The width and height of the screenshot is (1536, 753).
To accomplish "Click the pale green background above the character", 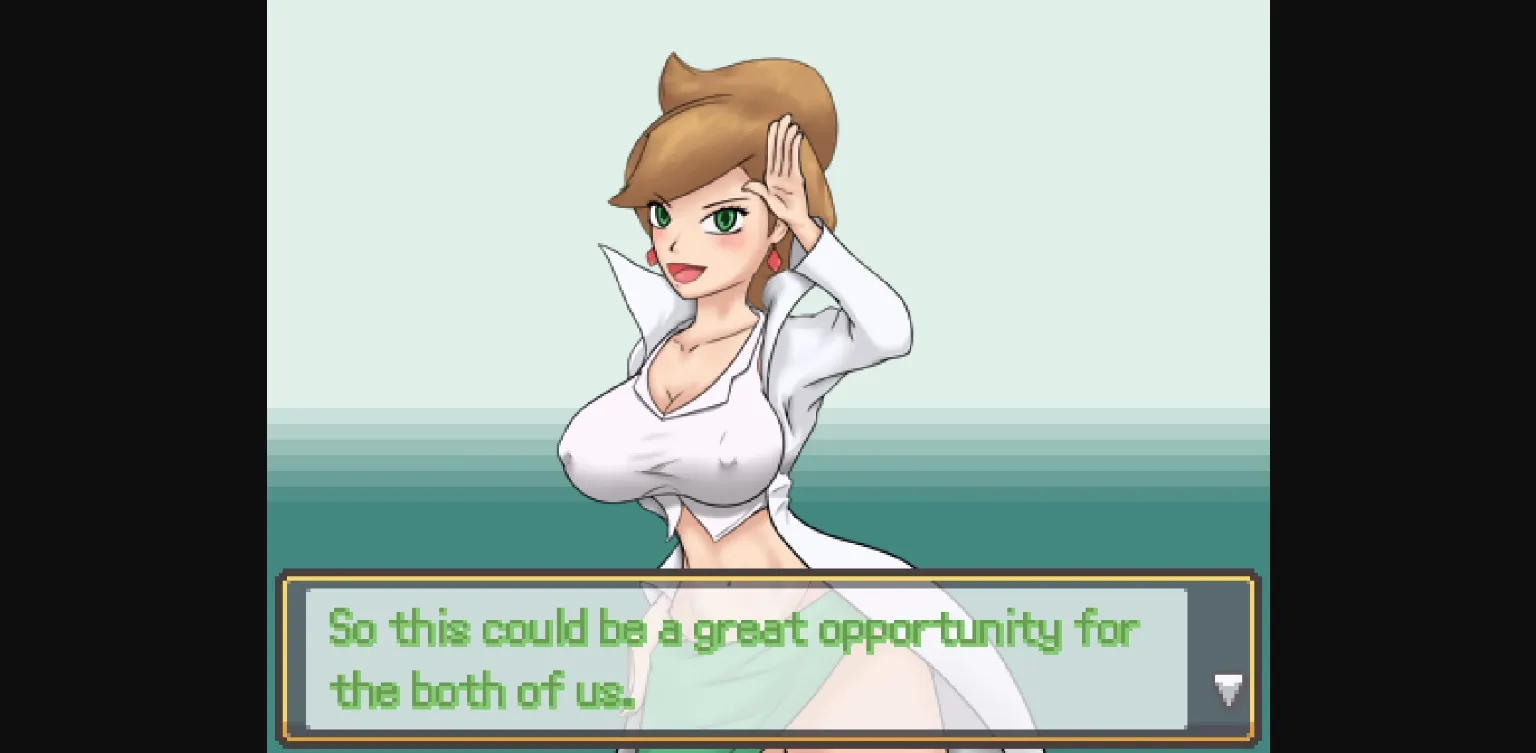I will tap(450, 100).
